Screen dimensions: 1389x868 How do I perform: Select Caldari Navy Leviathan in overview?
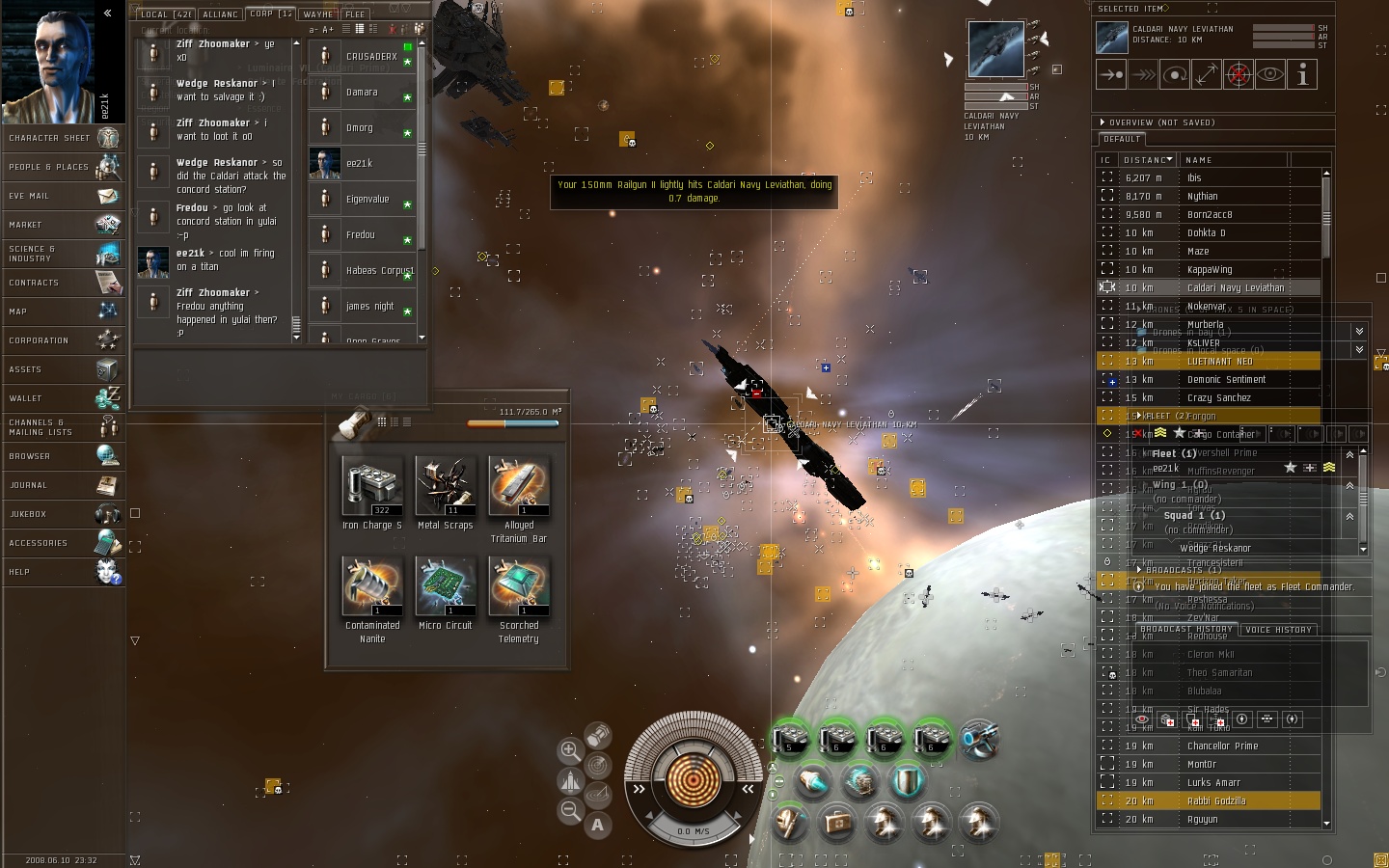1235,287
